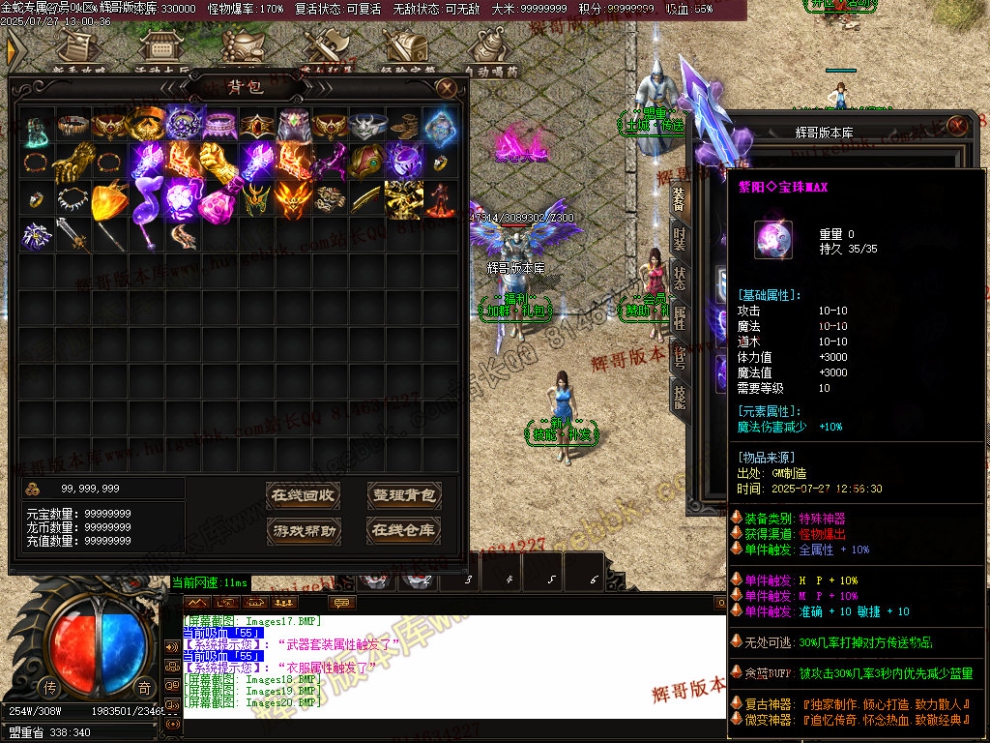Open the 时装 fashion tab
The image size is (990, 743).
tap(679, 238)
